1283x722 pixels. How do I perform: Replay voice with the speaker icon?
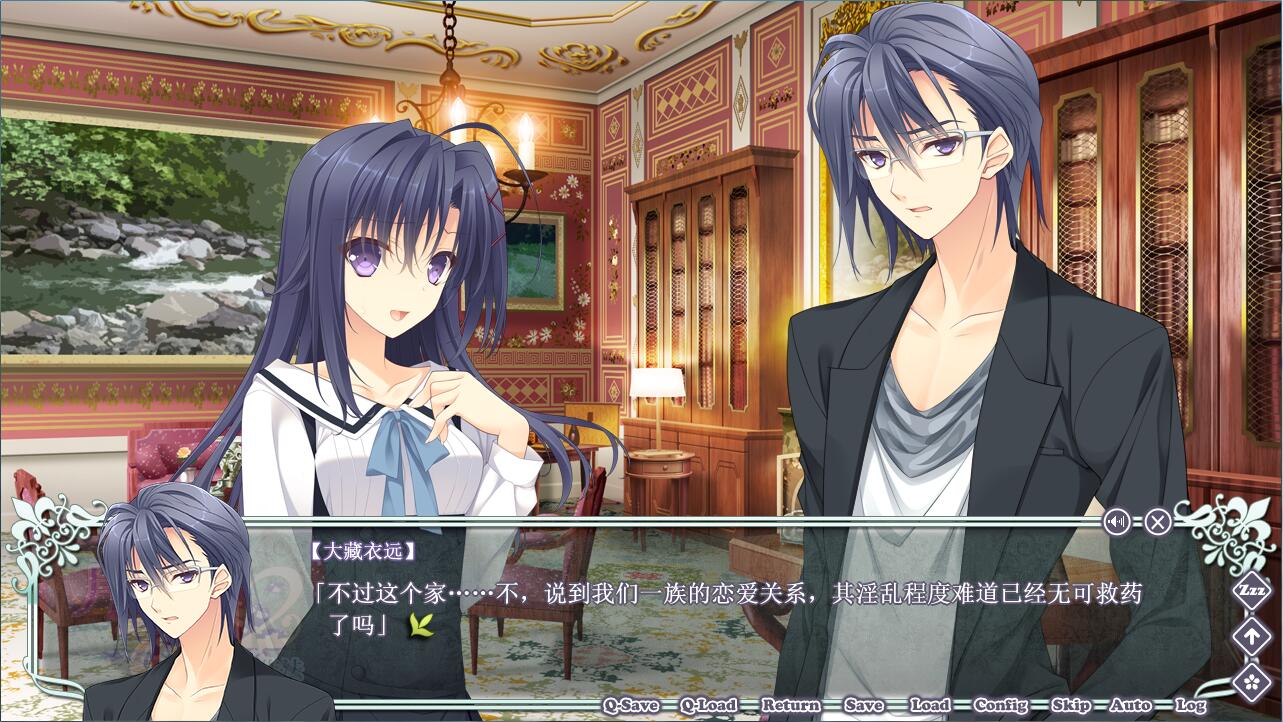pyautogui.click(x=1117, y=521)
